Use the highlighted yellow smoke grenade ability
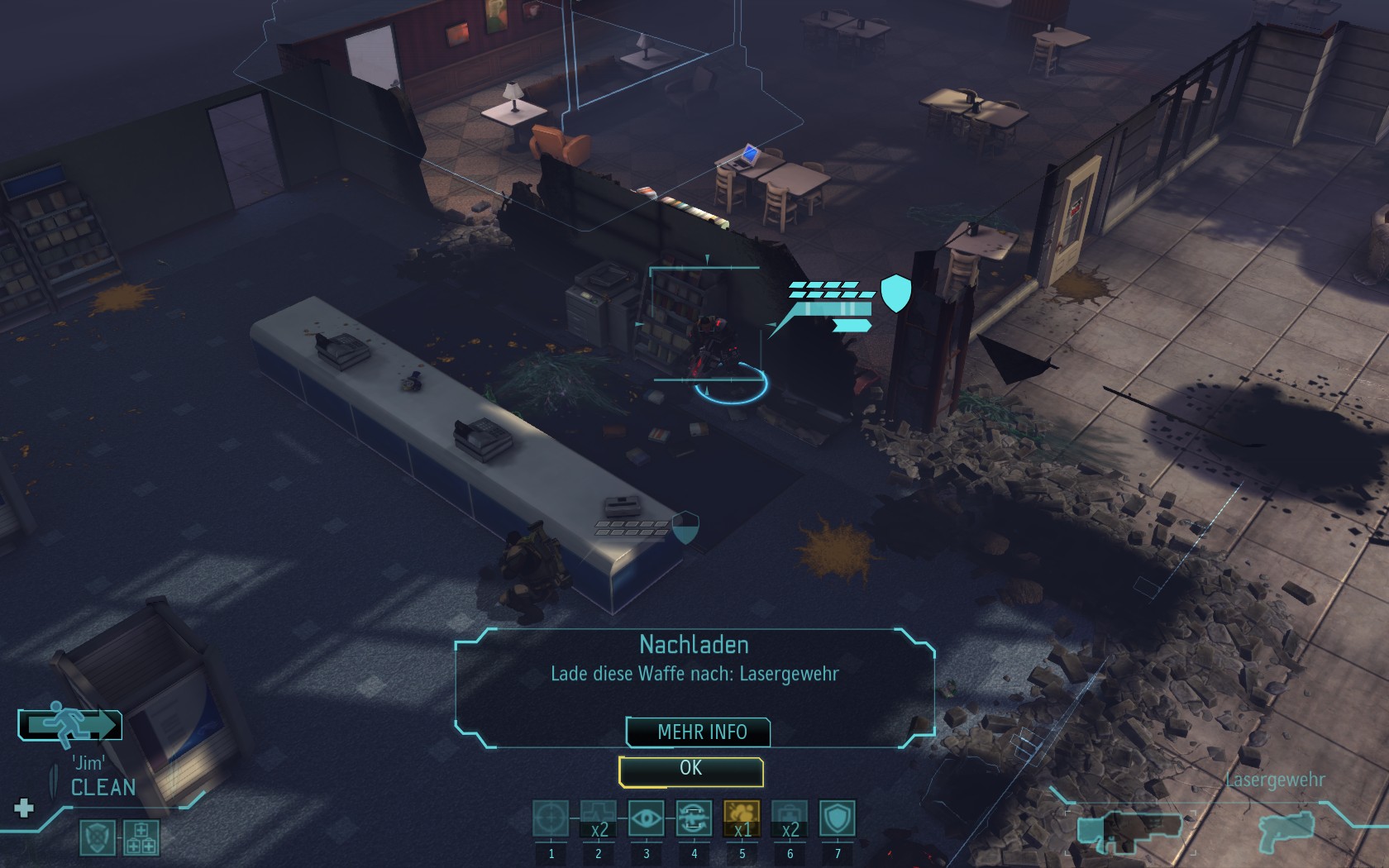Screen dimensions: 1389x868 coord(742,819)
